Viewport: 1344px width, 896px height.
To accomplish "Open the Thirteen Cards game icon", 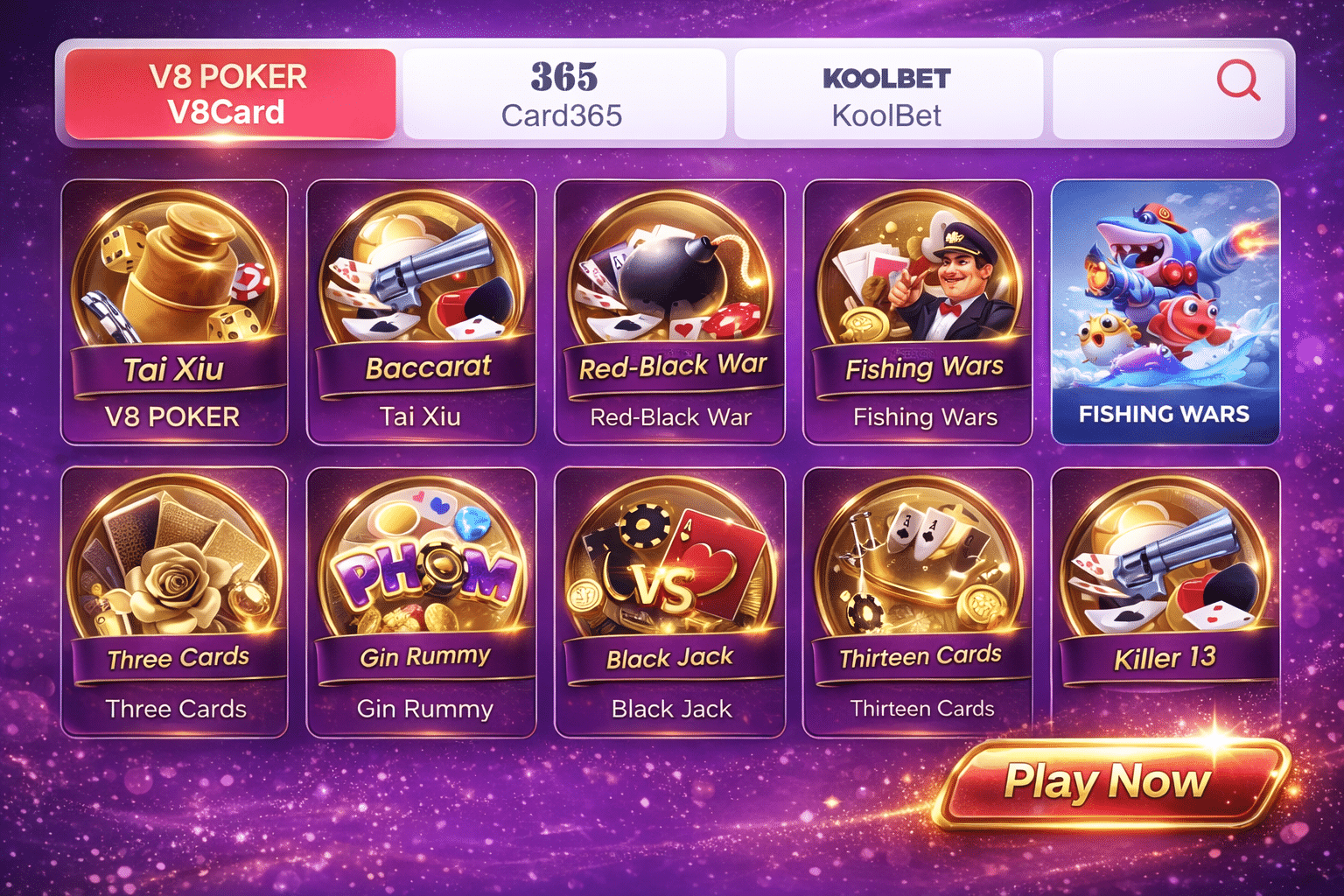I will (918, 569).
